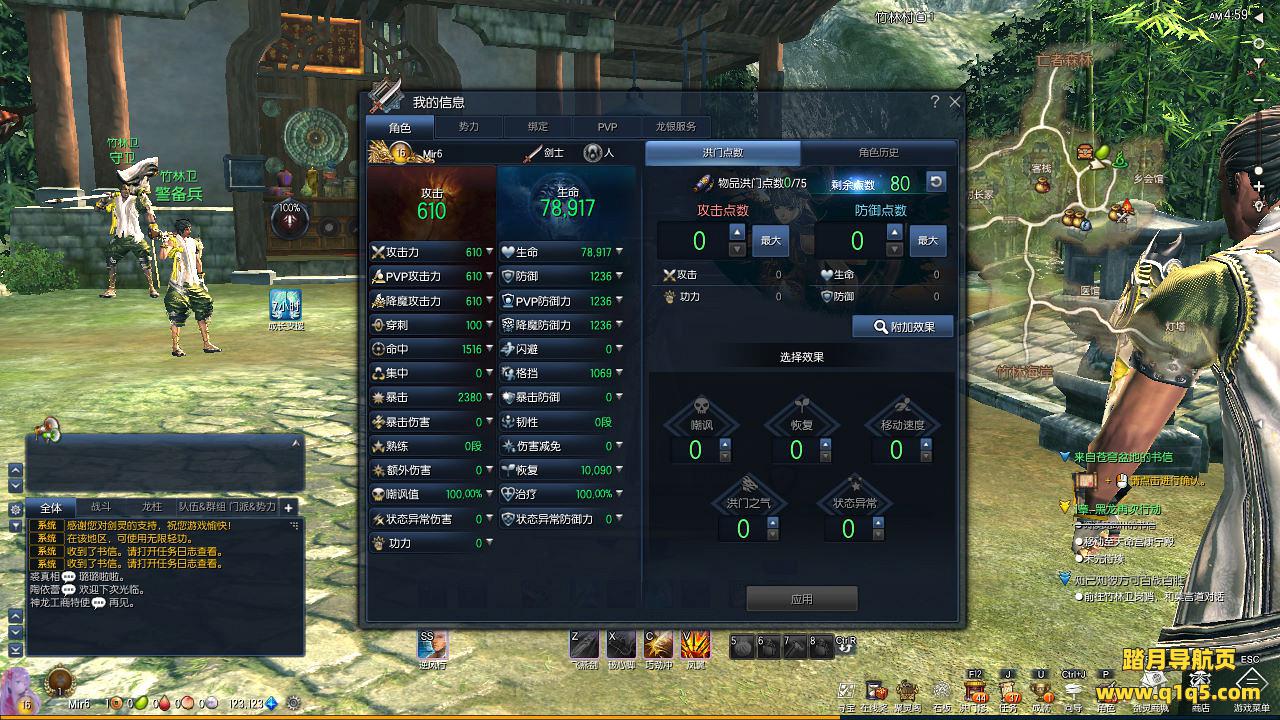Expand the 攻击力 stat dropdown arrow
Viewport: 1280px width, 720px height.
click(x=489, y=252)
